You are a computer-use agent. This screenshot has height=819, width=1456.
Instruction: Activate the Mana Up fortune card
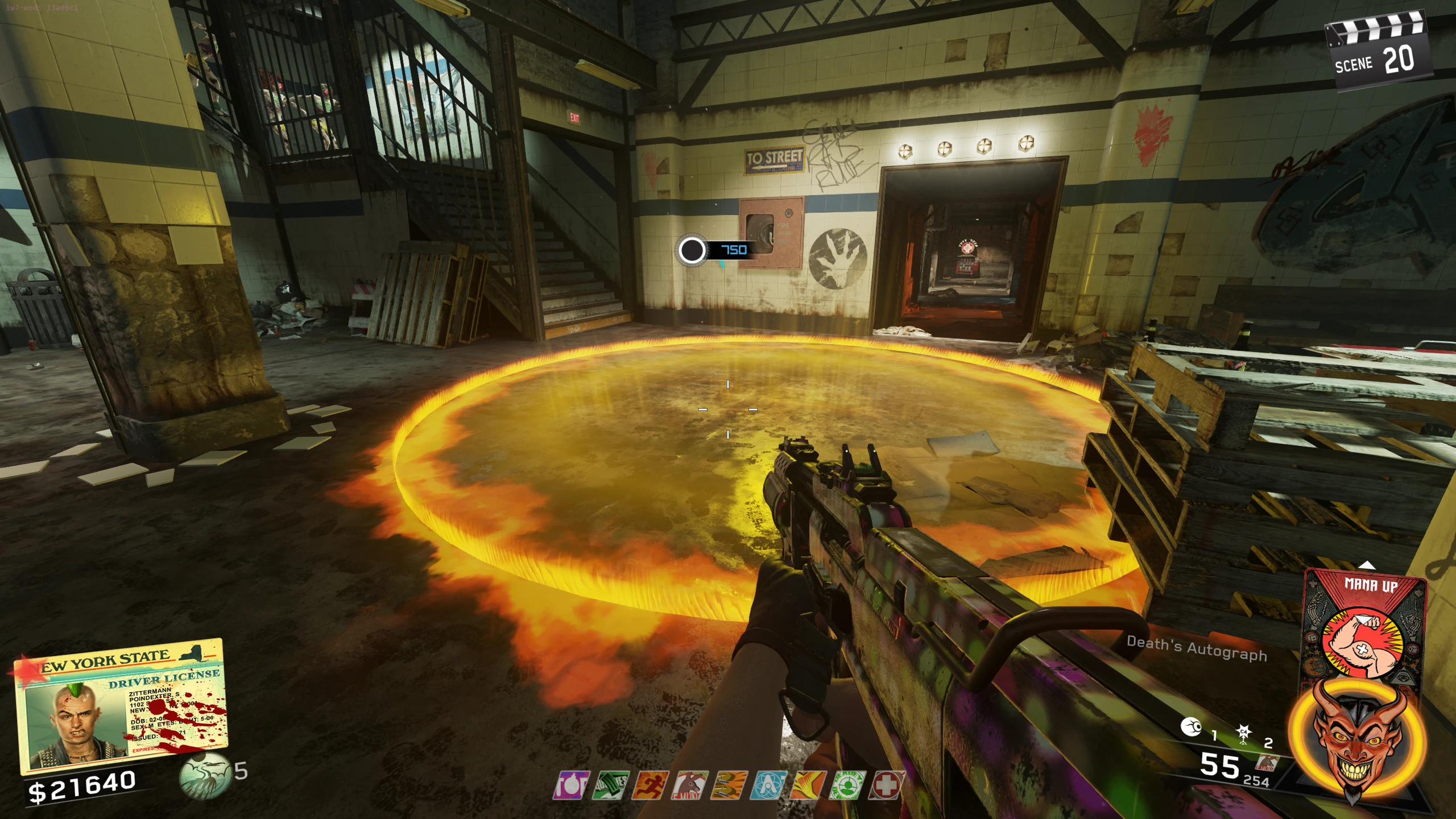click(x=1365, y=631)
